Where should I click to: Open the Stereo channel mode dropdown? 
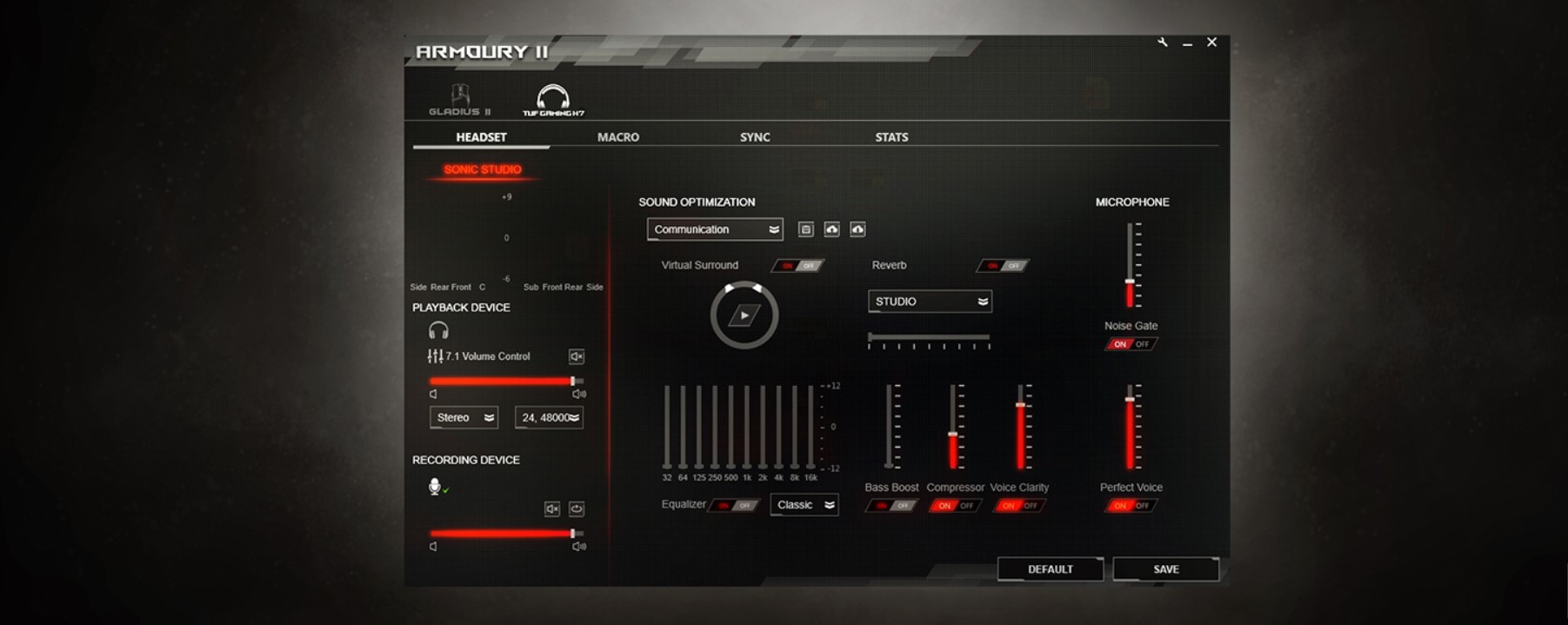tap(464, 418)
